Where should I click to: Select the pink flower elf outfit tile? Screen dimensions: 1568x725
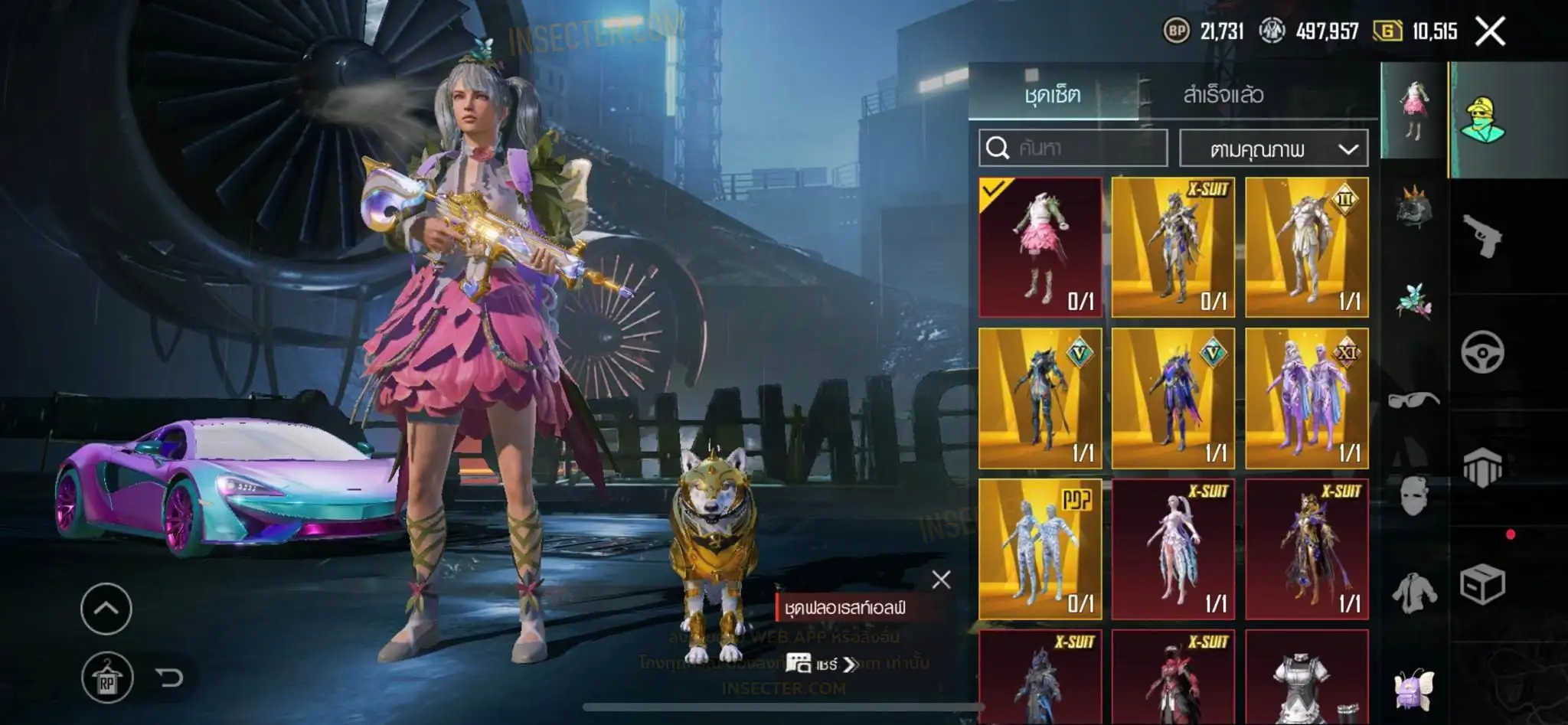(x=1040, y=247)
